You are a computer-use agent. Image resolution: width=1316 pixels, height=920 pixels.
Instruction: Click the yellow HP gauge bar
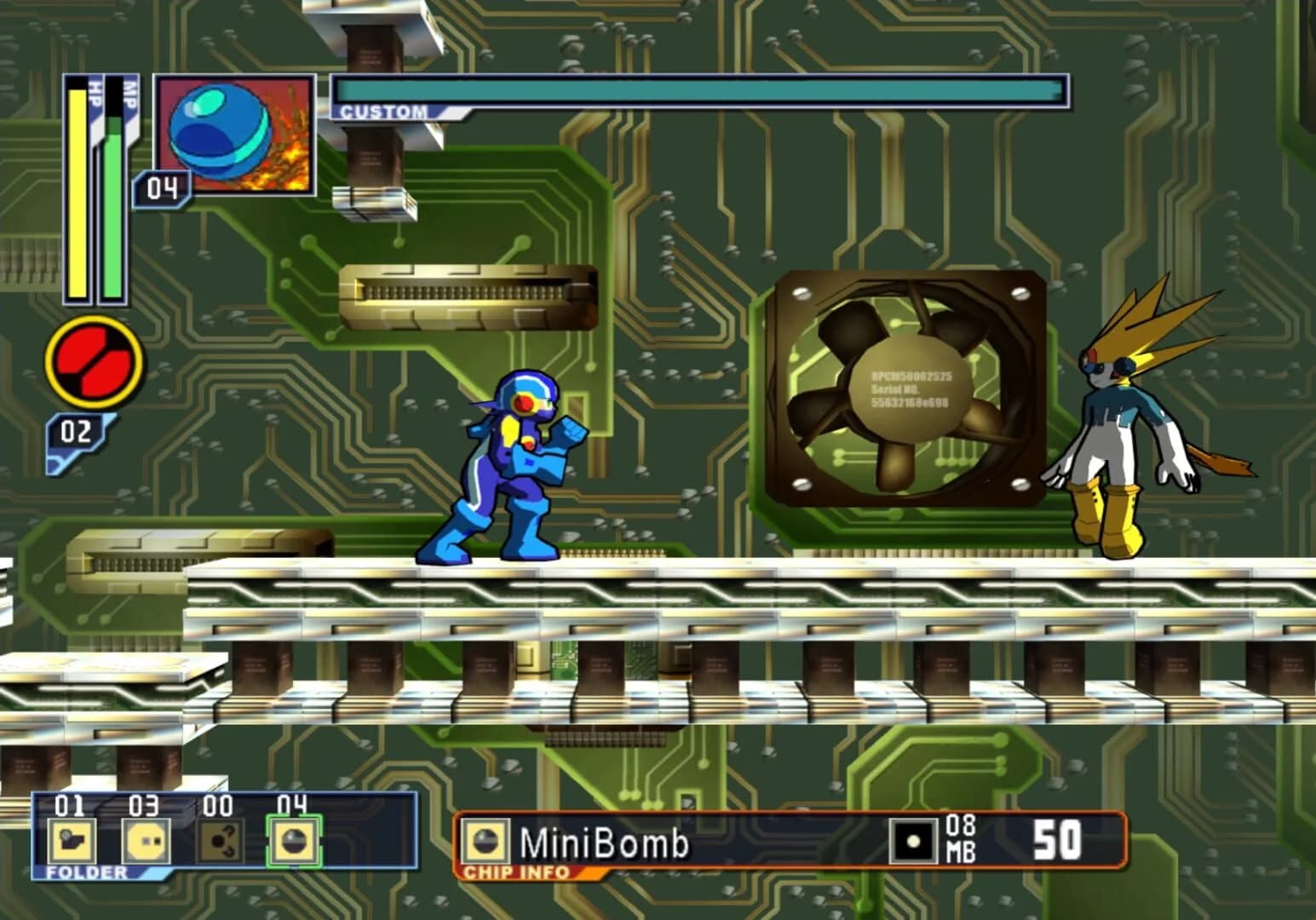click(x=78, y=196)
